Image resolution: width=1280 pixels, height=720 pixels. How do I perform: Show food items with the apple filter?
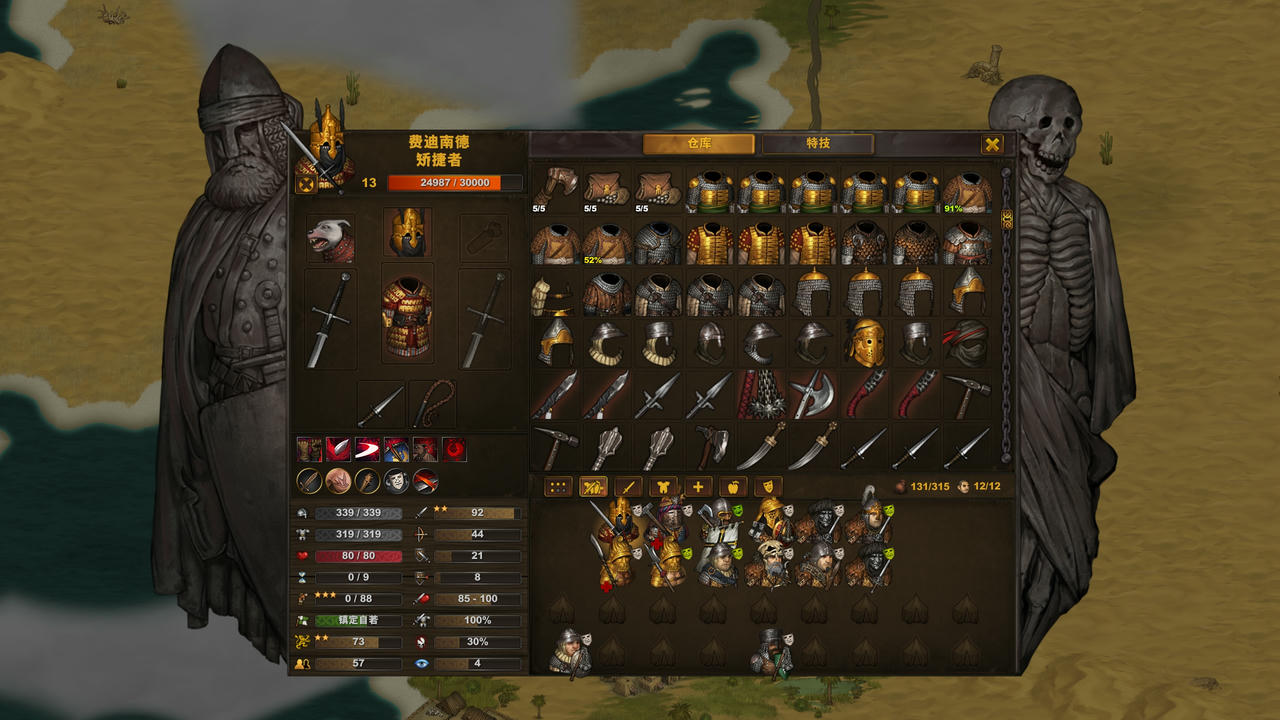click(x=733, y=487)
